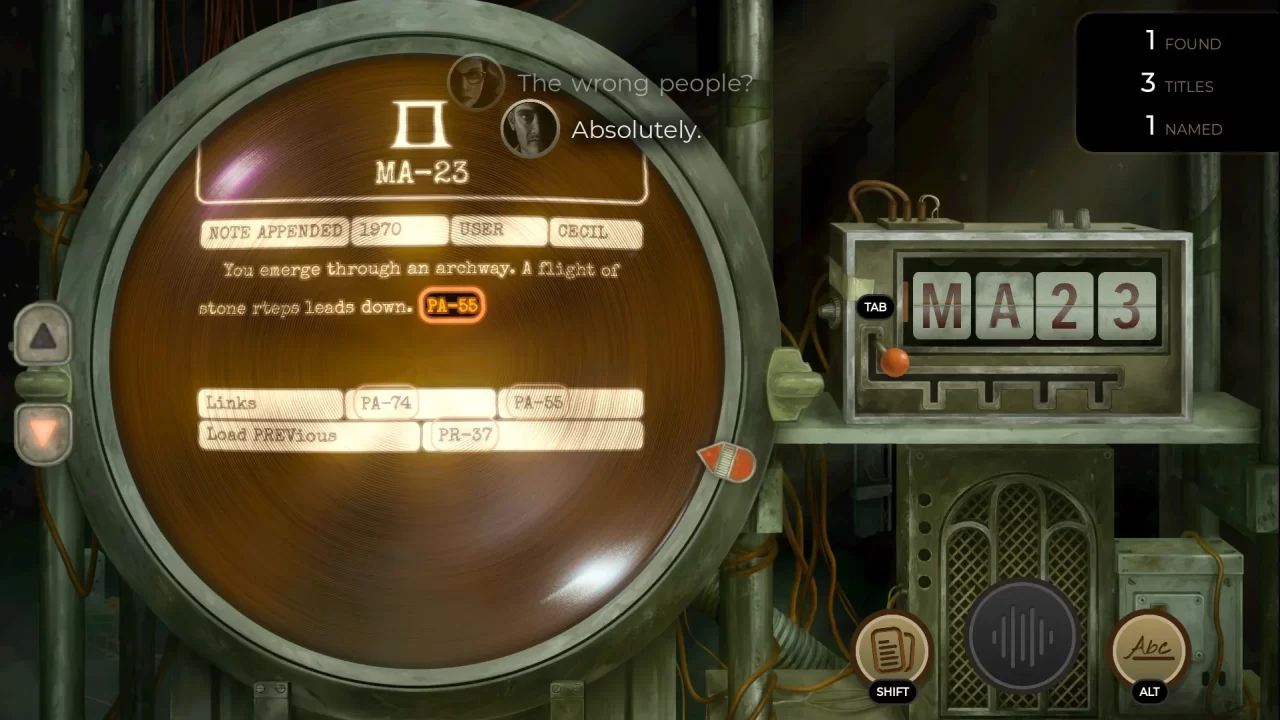Click the orange down arrow icon on the left

[42, 430]
